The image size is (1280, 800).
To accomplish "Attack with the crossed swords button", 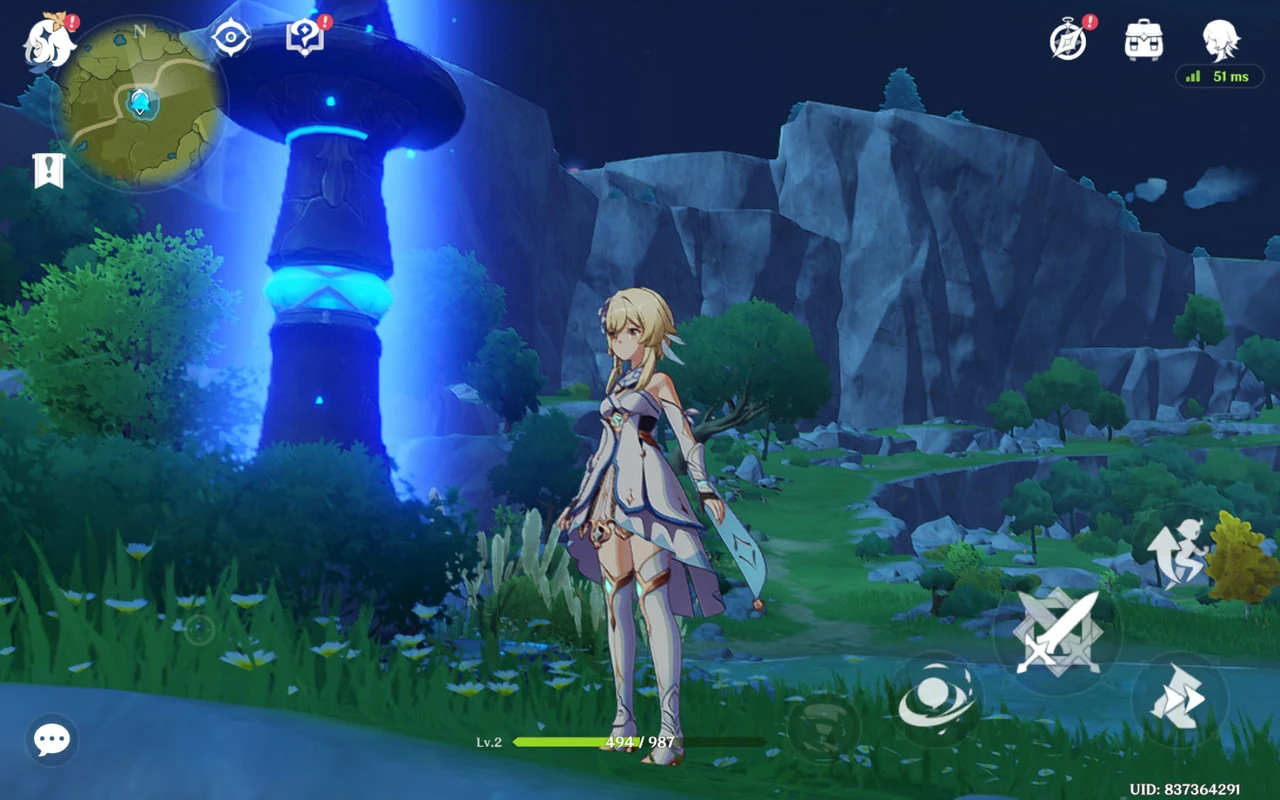I will [x=1057, y=633].
